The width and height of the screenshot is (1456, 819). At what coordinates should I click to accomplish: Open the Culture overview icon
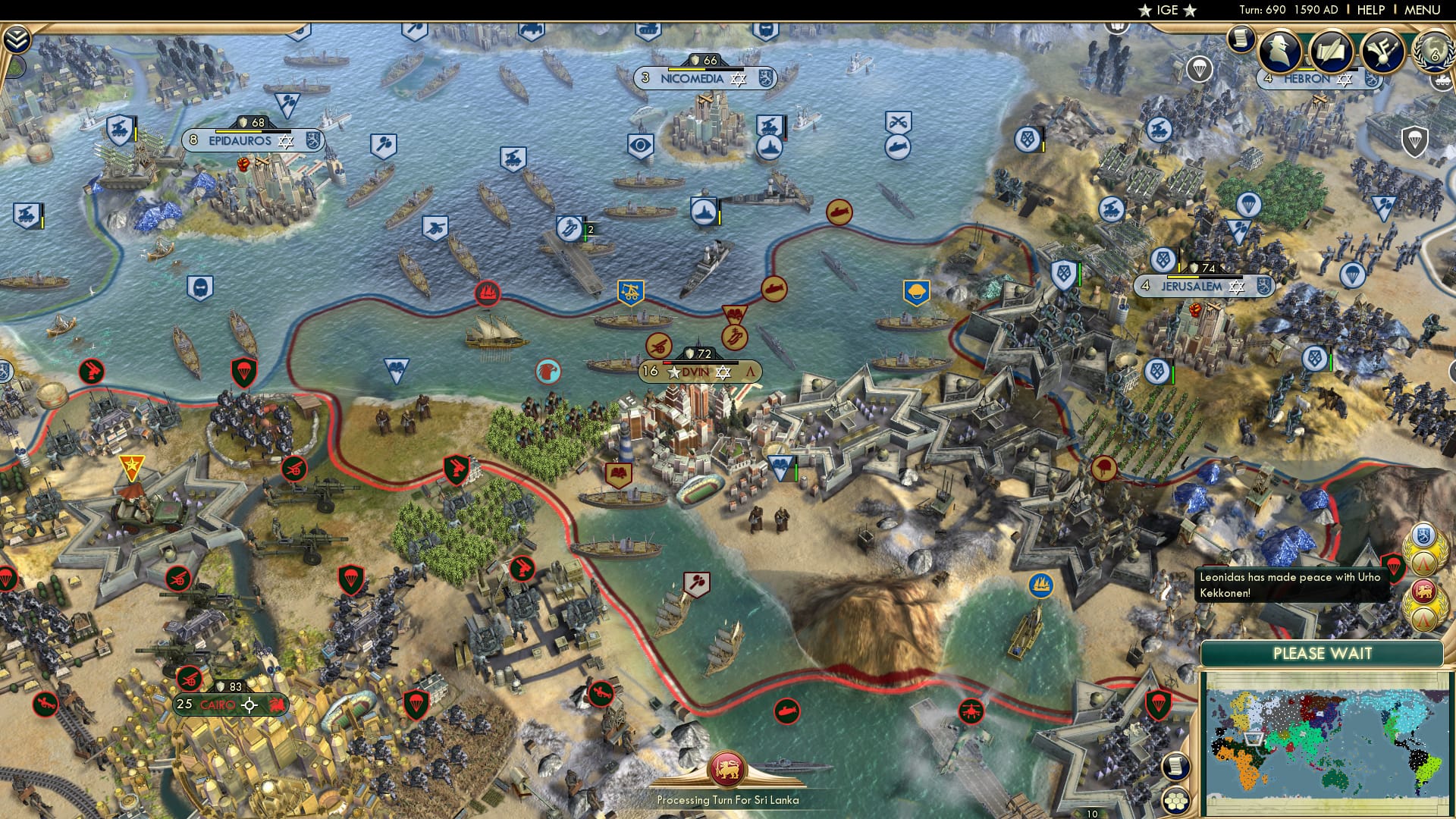(x=1382, y=52)
